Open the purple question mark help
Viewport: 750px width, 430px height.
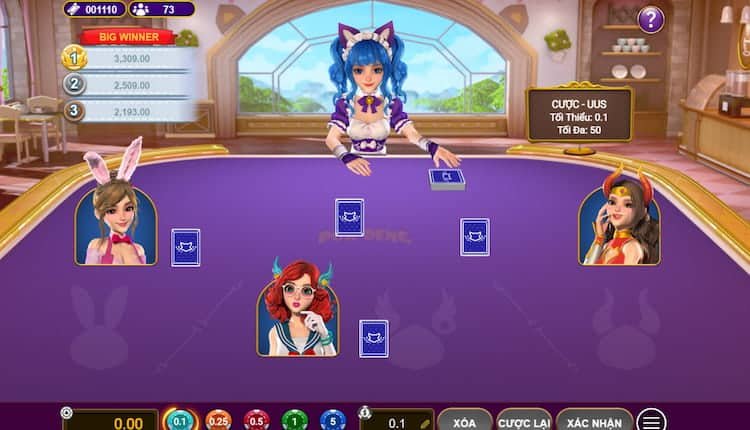coord(651,19)
